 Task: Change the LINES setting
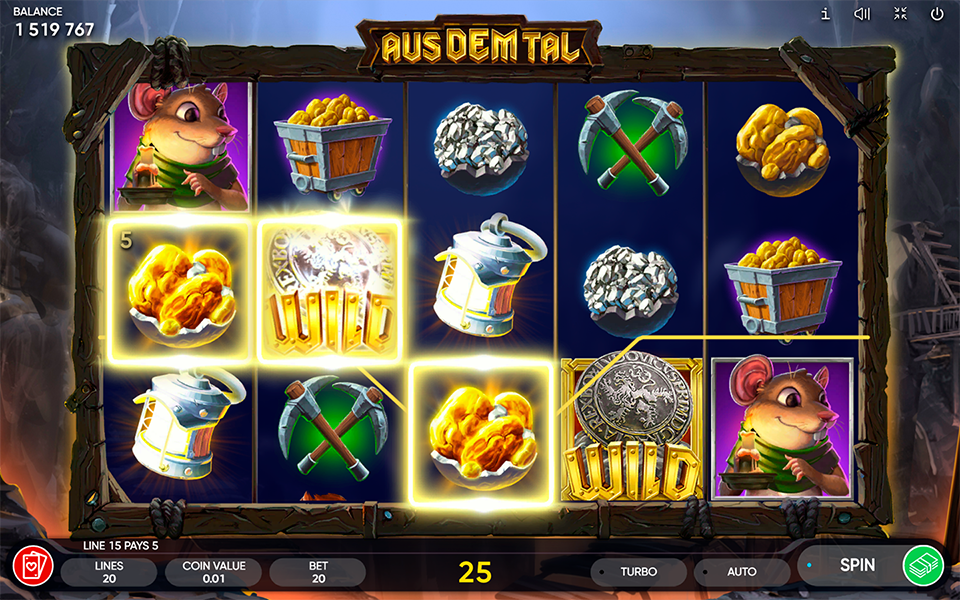click(109, 572)
